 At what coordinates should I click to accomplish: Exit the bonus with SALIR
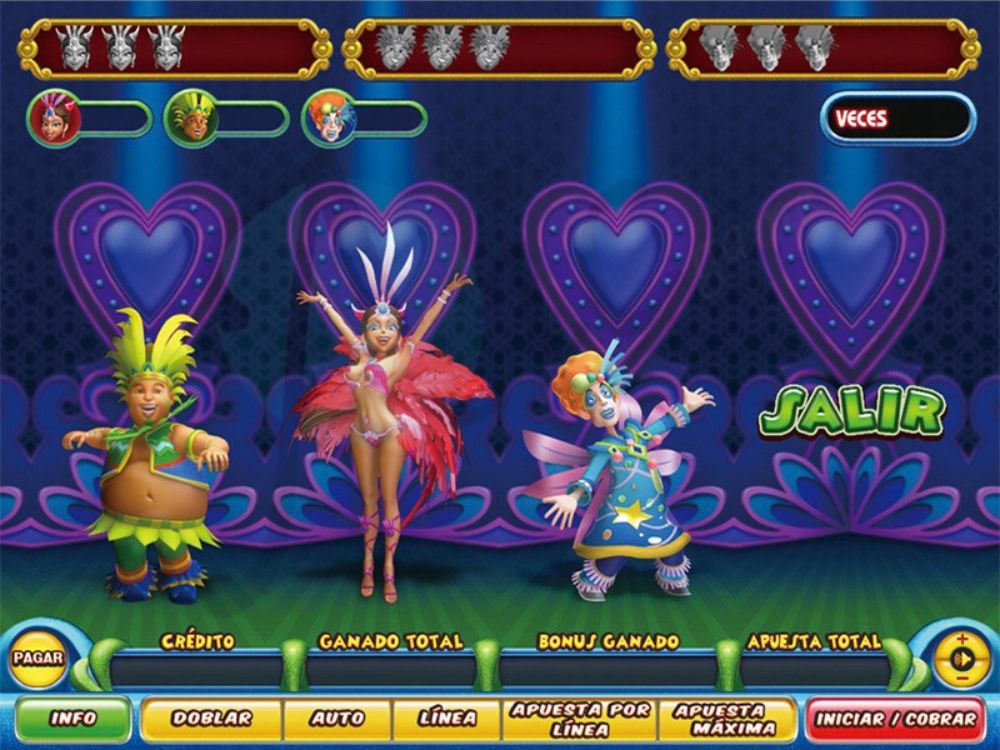852,412
